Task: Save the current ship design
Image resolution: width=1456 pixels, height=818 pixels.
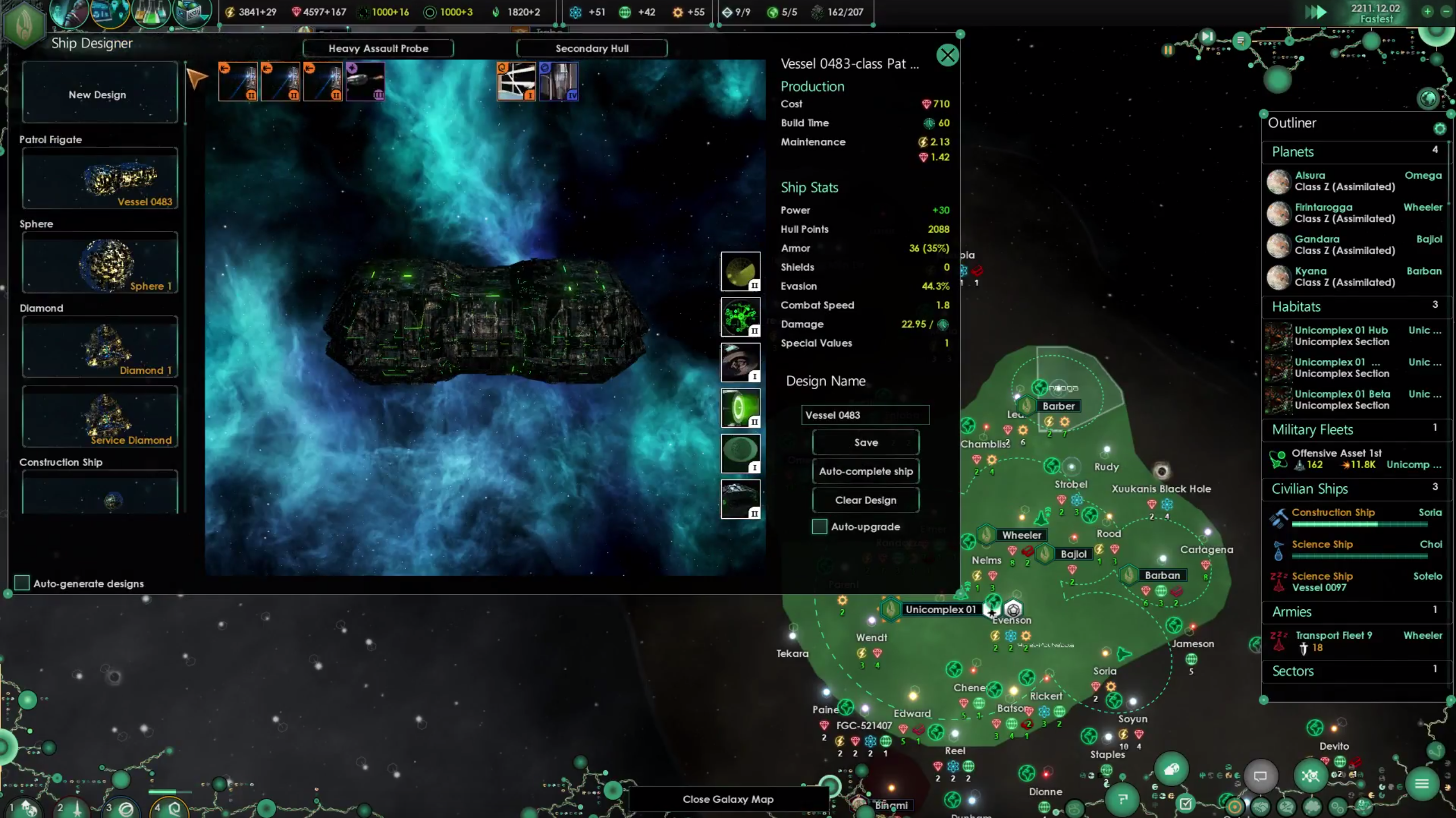Action: (x=866, y=443)
